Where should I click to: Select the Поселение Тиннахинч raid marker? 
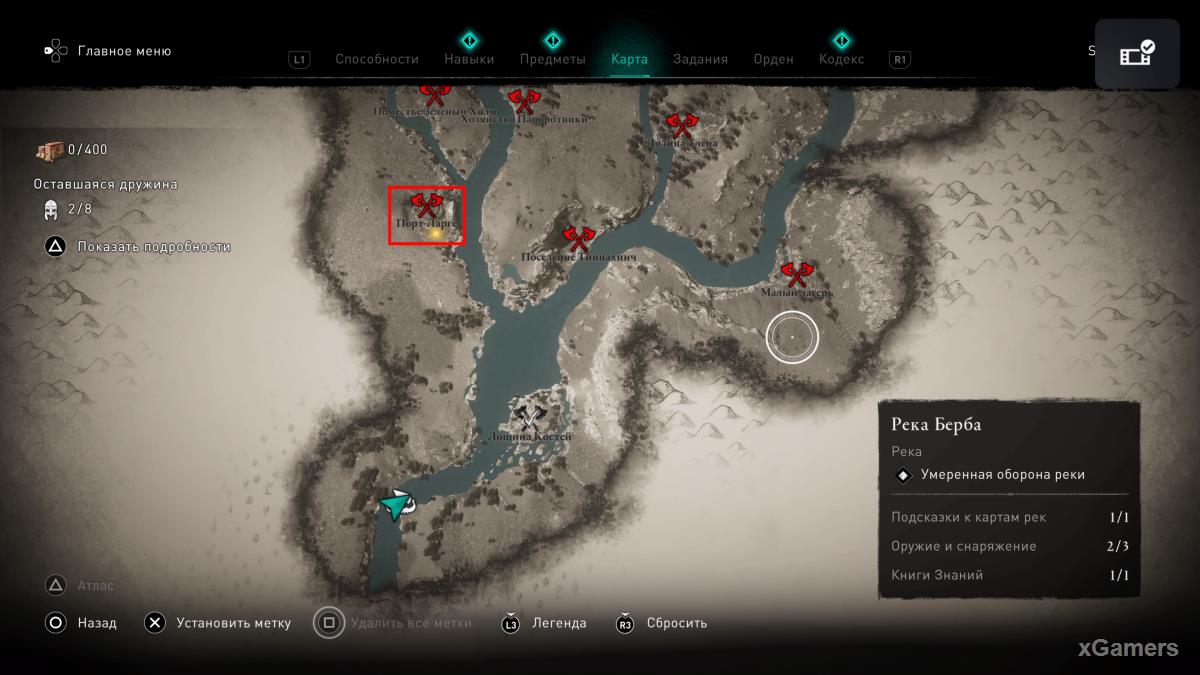click(x=578, y=238)
